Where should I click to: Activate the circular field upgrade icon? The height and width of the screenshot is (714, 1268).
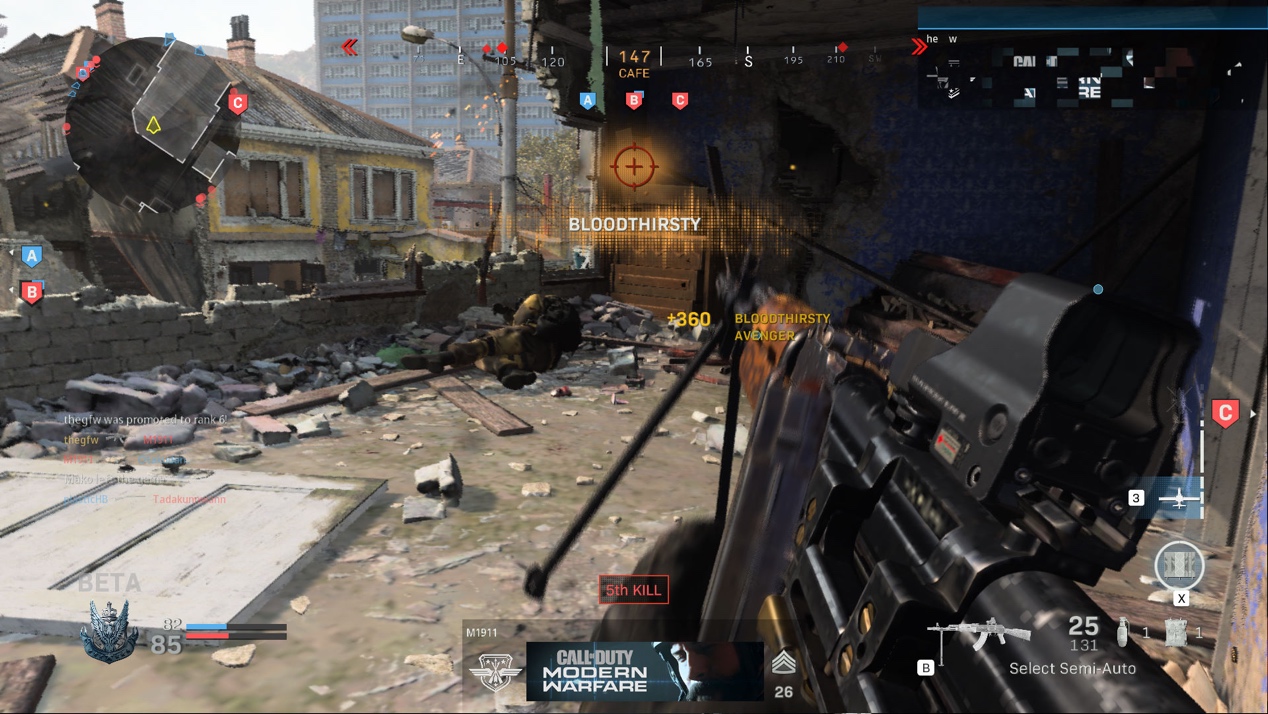pyautogui.click(x=1180, y=566)
